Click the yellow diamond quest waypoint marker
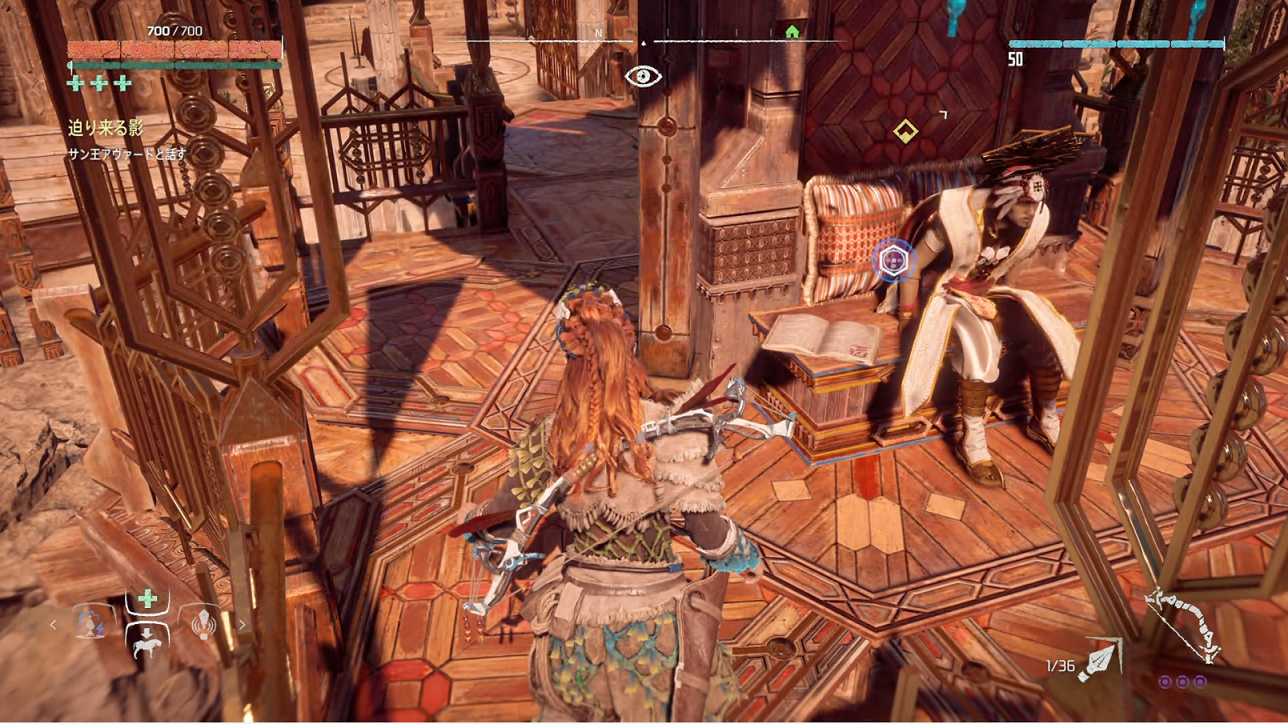This screenshot has height=724, width=1288. pyautogui.click(x=905, y=131)
